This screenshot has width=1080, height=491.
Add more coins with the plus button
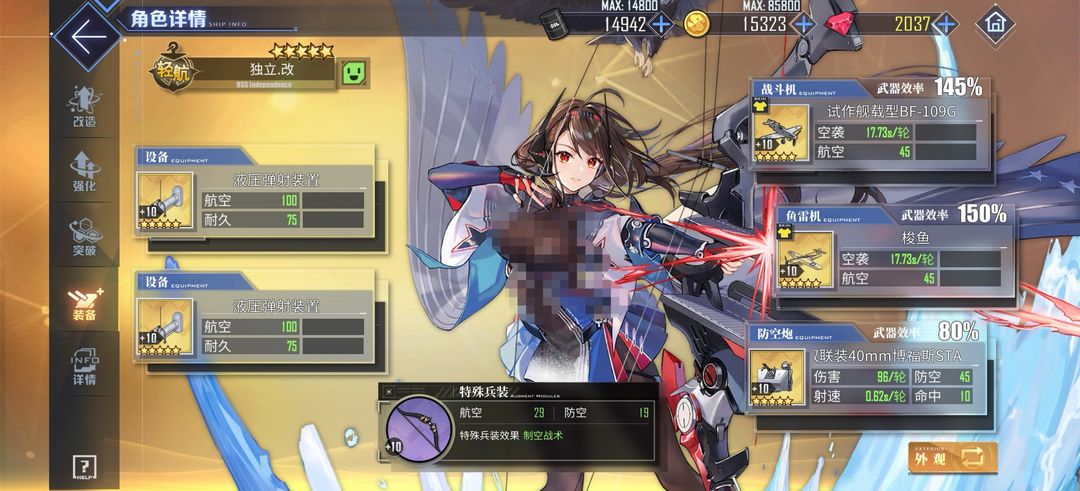804,24
